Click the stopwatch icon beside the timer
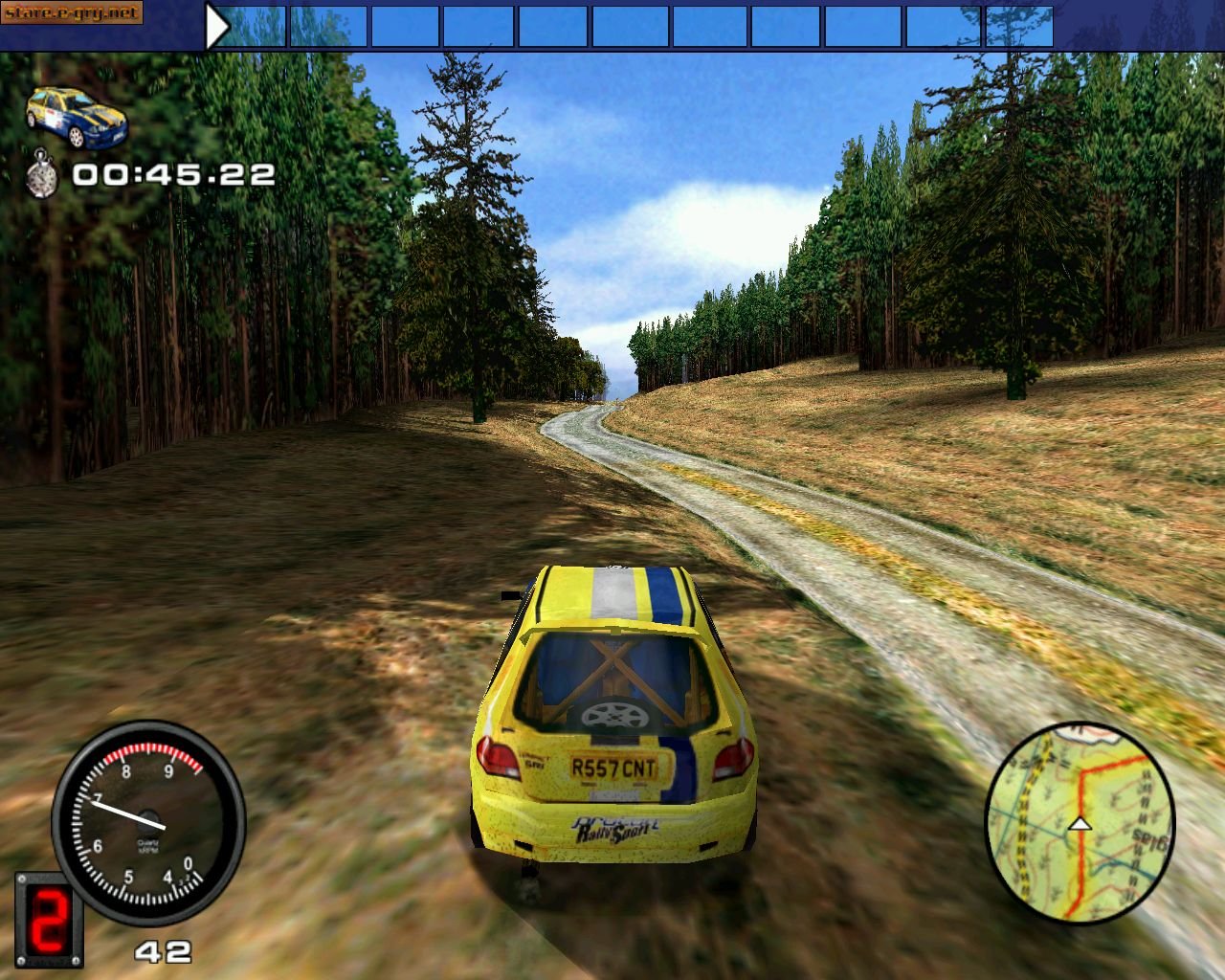Screen dimensions: 1225x980 click(x=42, y=173)
